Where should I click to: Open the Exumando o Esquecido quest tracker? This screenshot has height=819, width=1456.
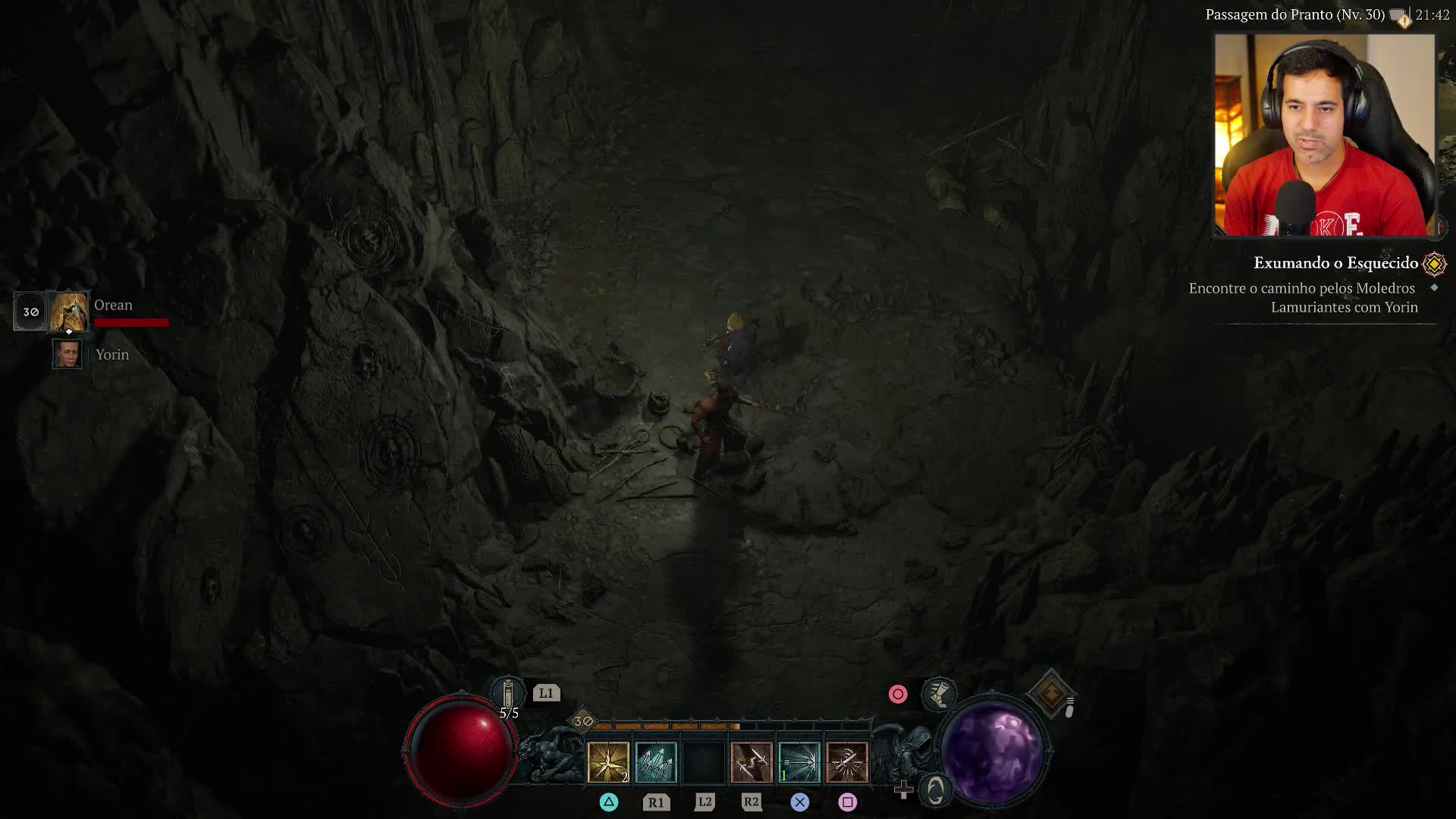(1335, 263)
